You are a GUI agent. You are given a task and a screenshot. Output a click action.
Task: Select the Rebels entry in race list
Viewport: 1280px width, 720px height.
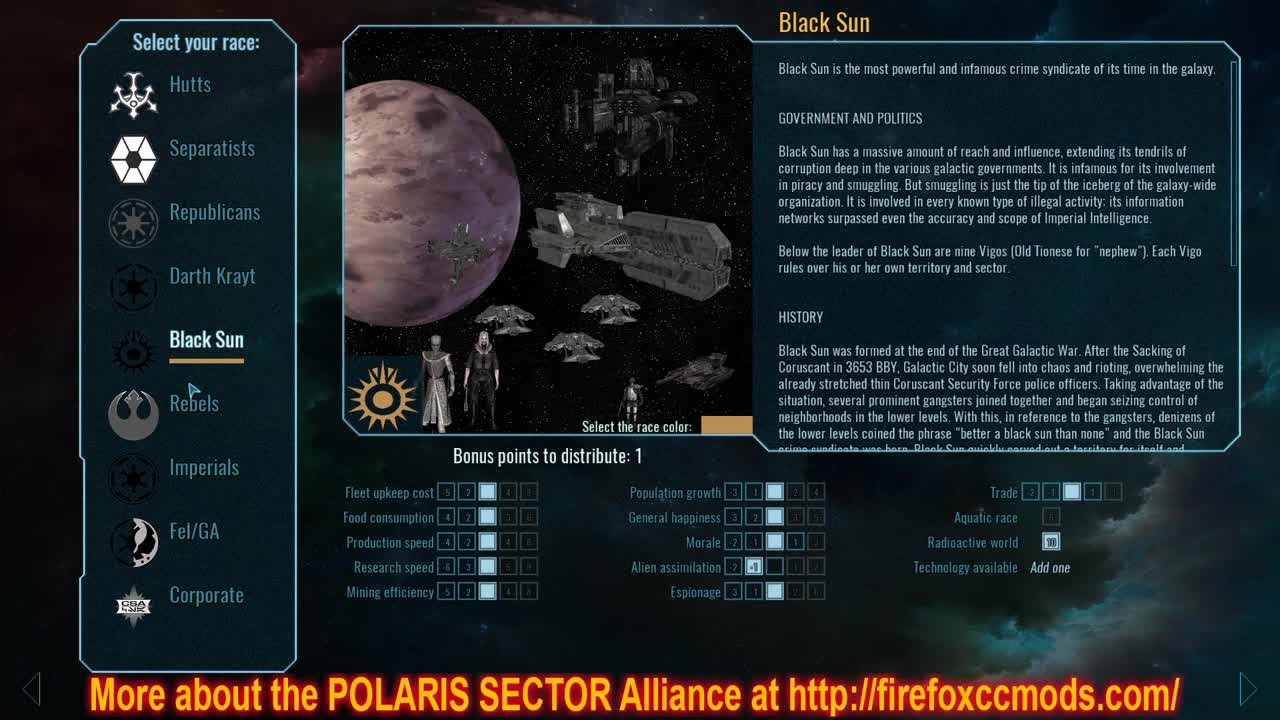[194, 404]
